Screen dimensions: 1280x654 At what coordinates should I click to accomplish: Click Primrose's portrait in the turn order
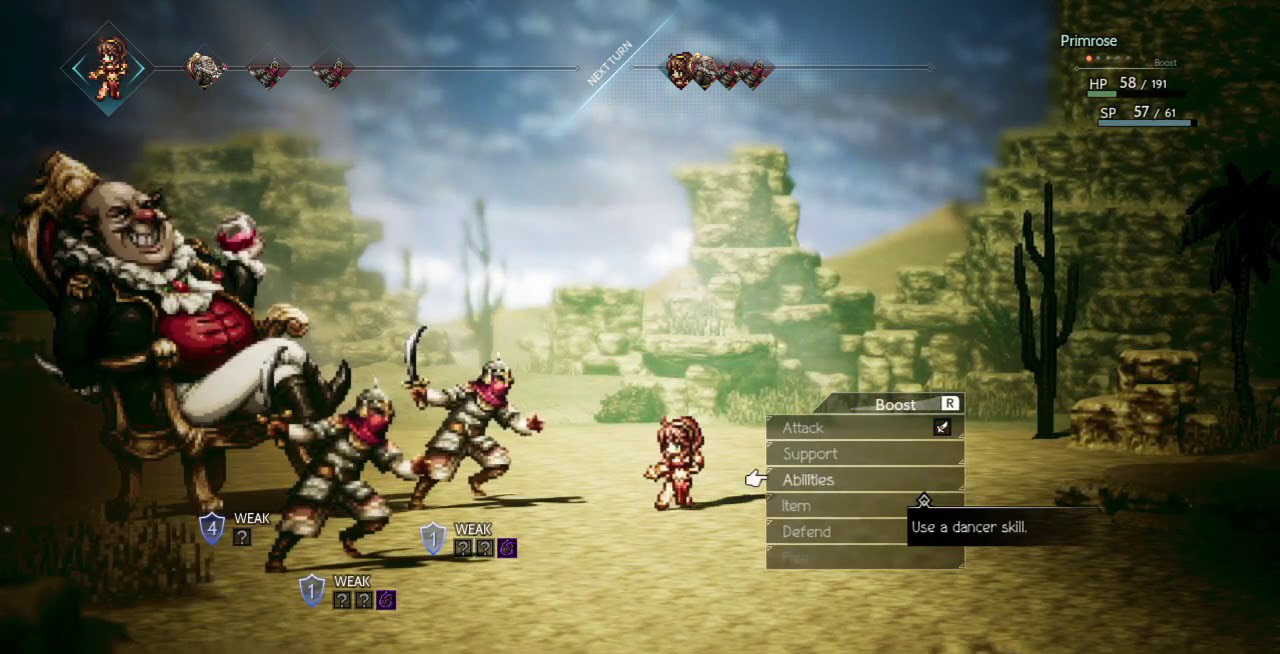(x=107, y=68)
